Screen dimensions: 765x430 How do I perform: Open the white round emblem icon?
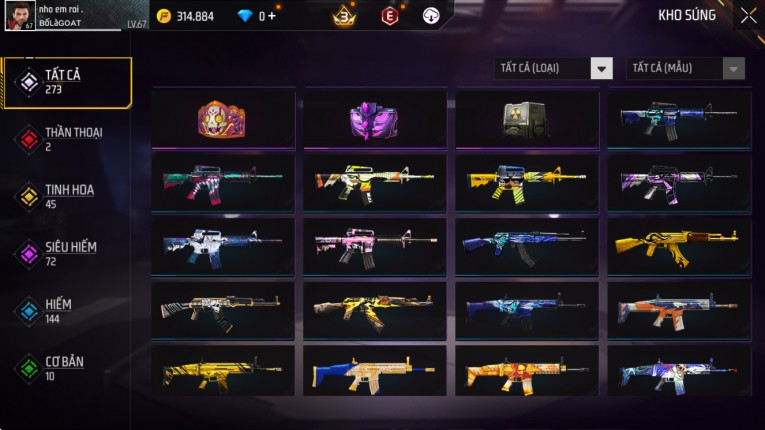431,16
